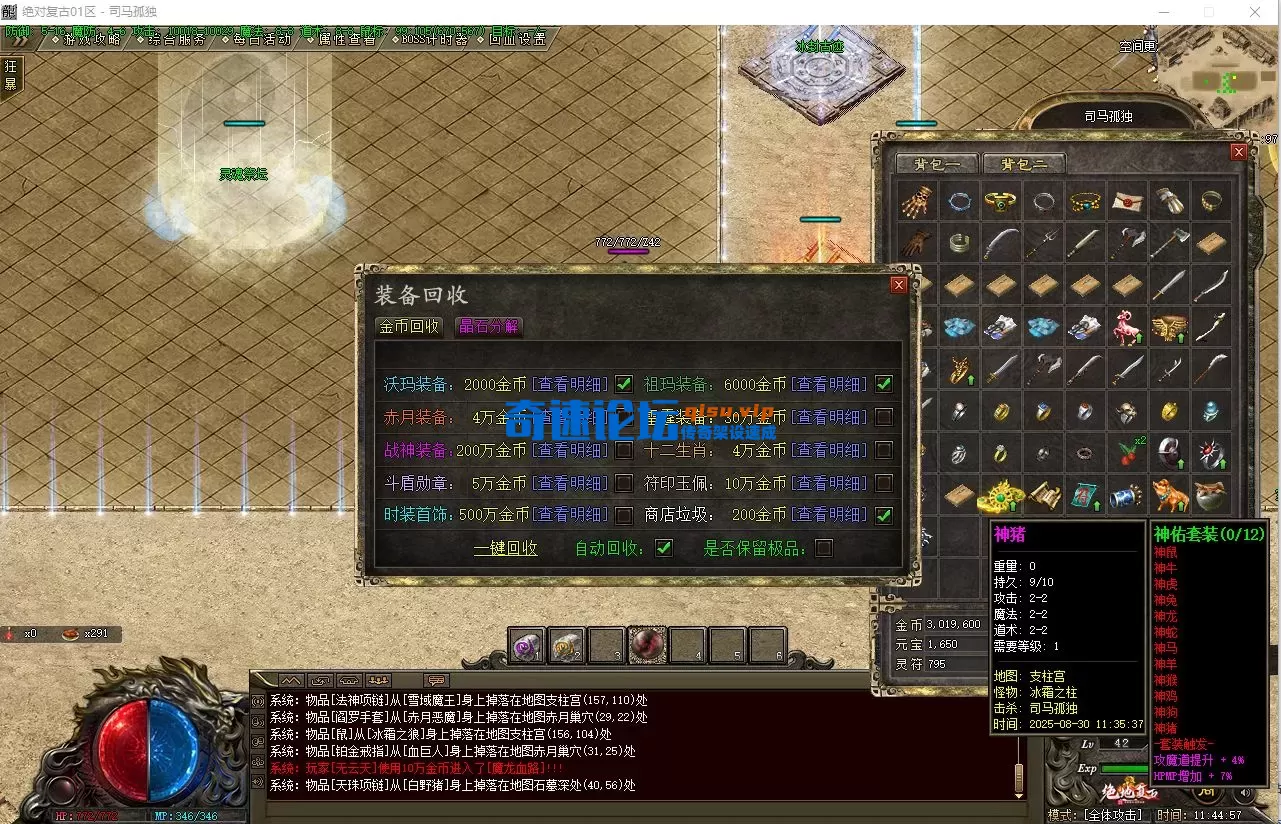Click the golden wings item in the inventory
This screenshot has width=1281, height=824.
[x=1170, y=325]
